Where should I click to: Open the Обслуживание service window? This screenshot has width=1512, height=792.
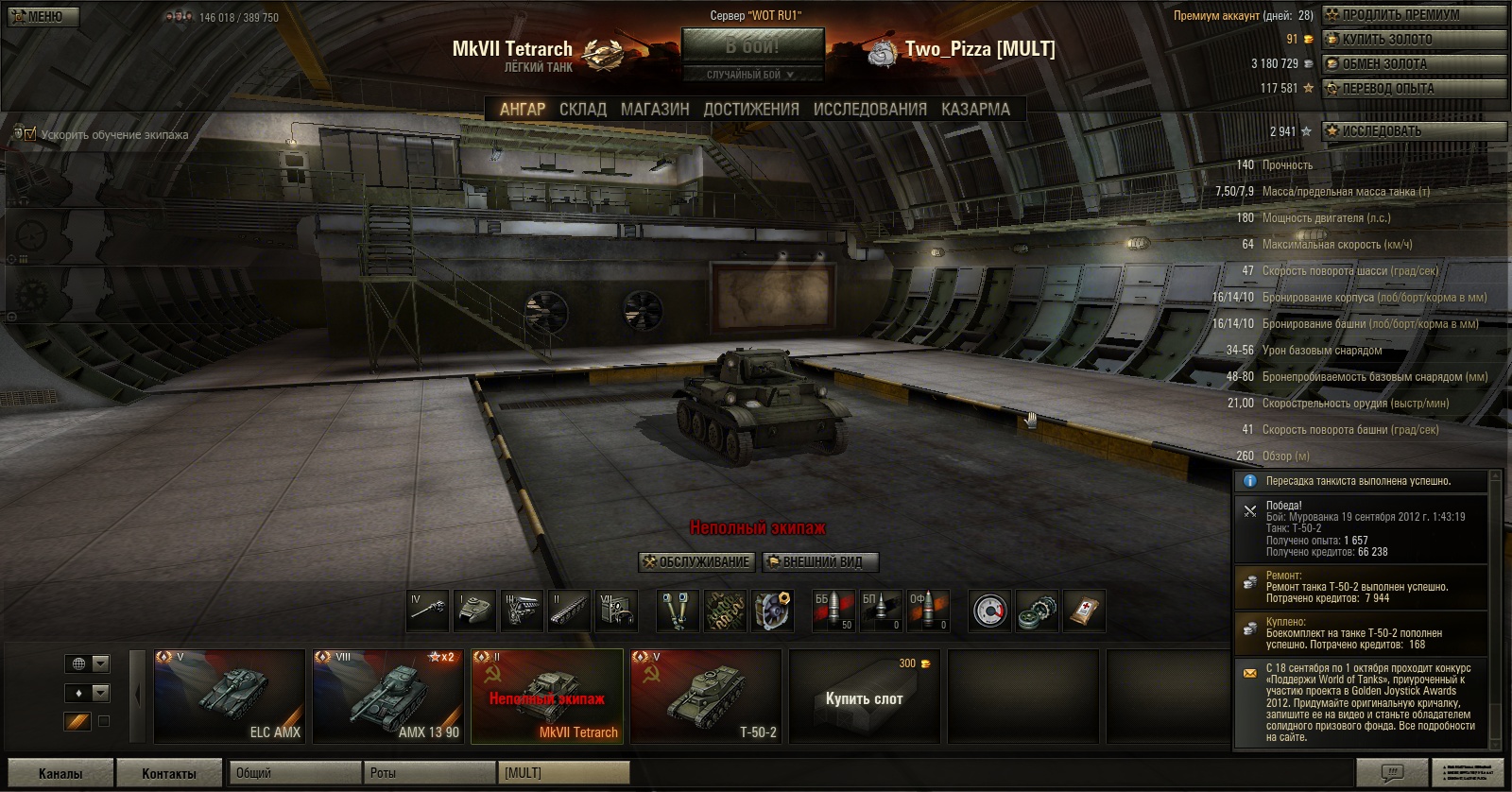click(x=696, y=562)
